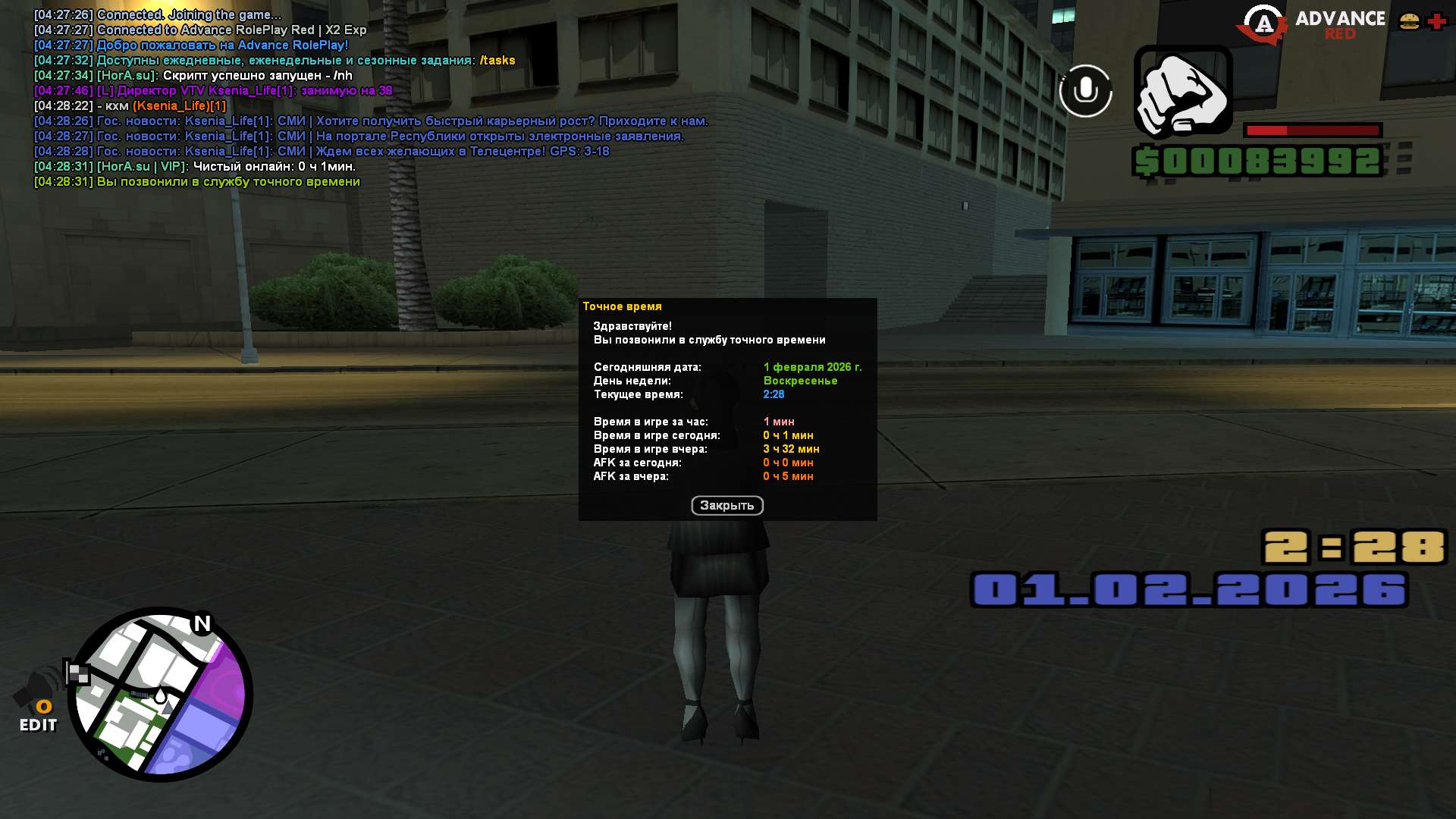1456x819 pixels.
Task: Click the circular radar minimap
Action: coord(161,695)
